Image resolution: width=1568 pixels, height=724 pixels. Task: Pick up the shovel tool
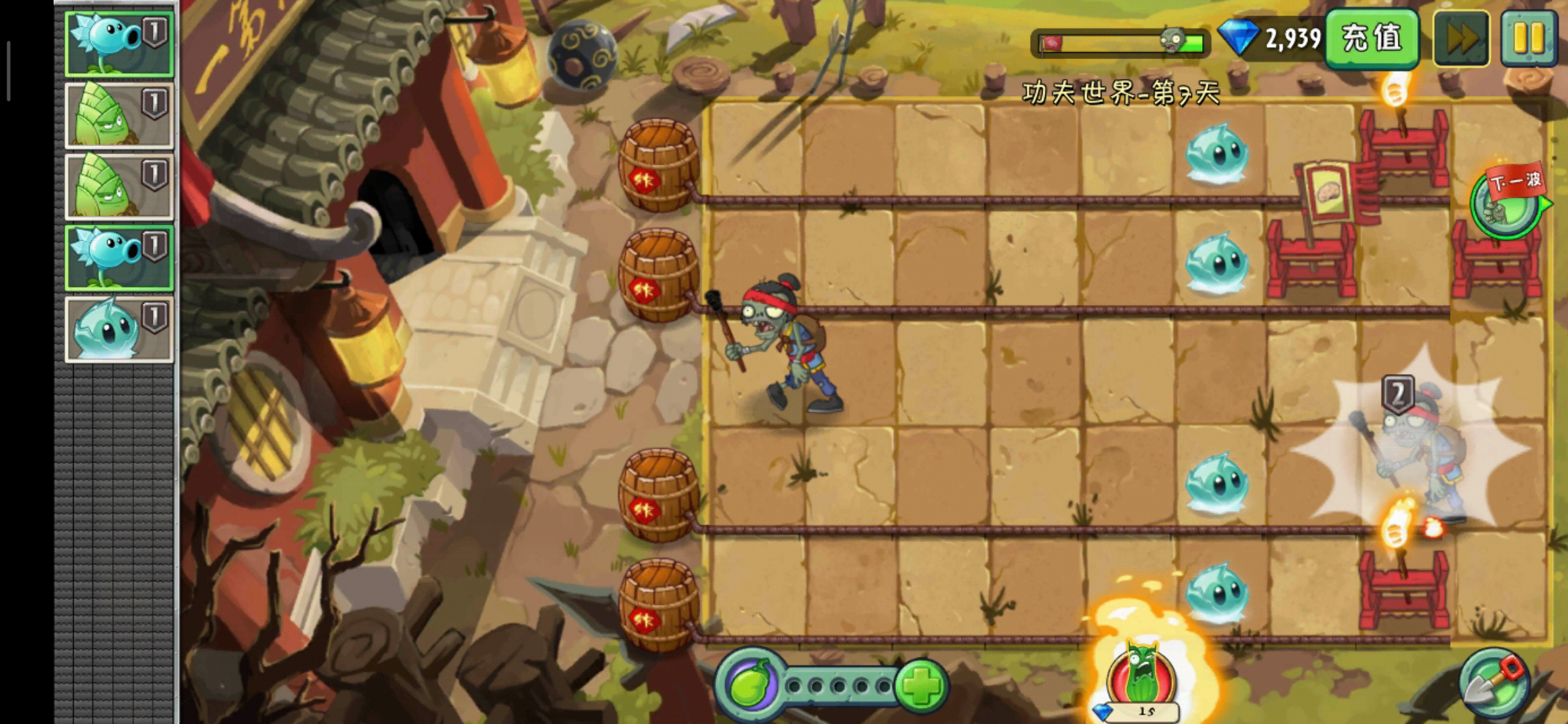(1494, 684)
